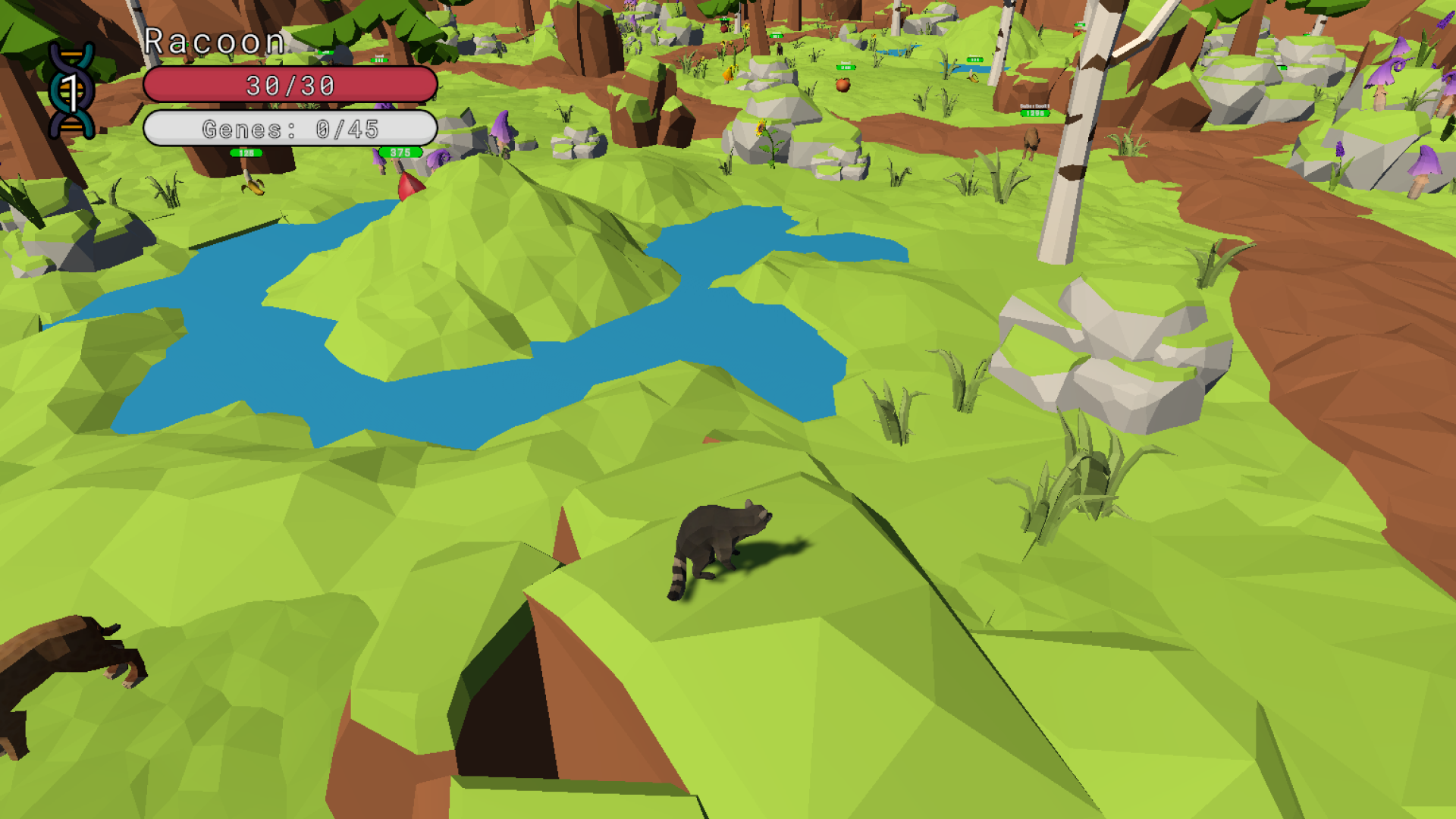The image size is (1456, 819).
Task: Select the green 375 resource bar
Action: (x=398, y=152)
